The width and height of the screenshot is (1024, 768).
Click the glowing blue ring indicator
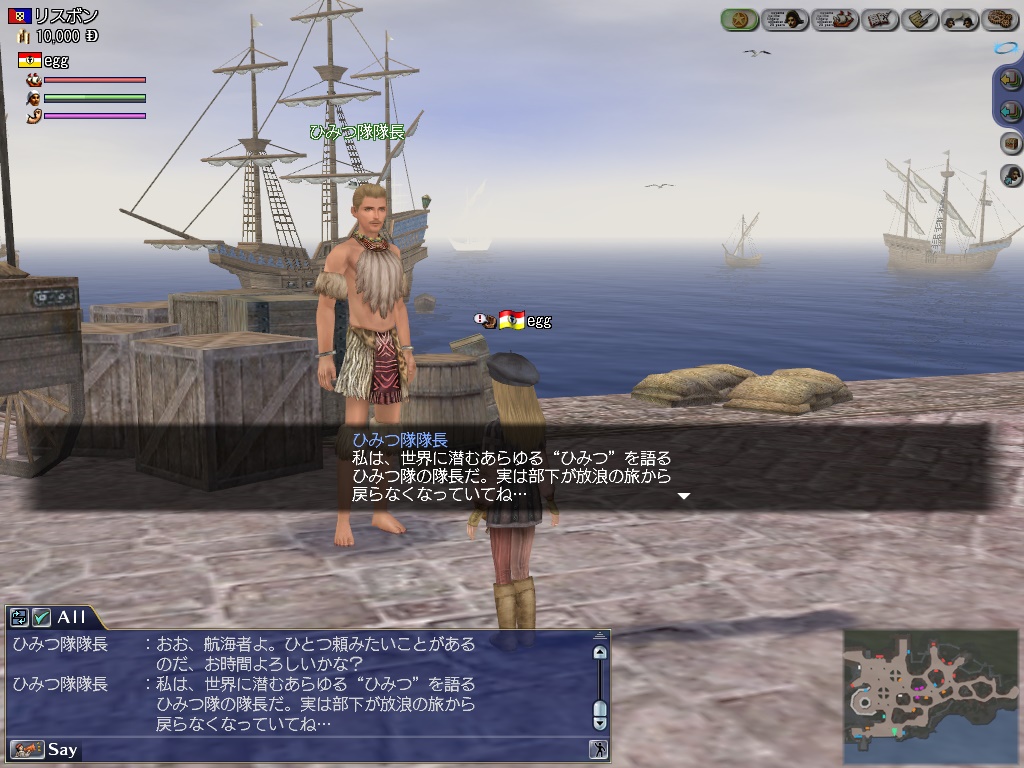click(x=1004, y=48)
